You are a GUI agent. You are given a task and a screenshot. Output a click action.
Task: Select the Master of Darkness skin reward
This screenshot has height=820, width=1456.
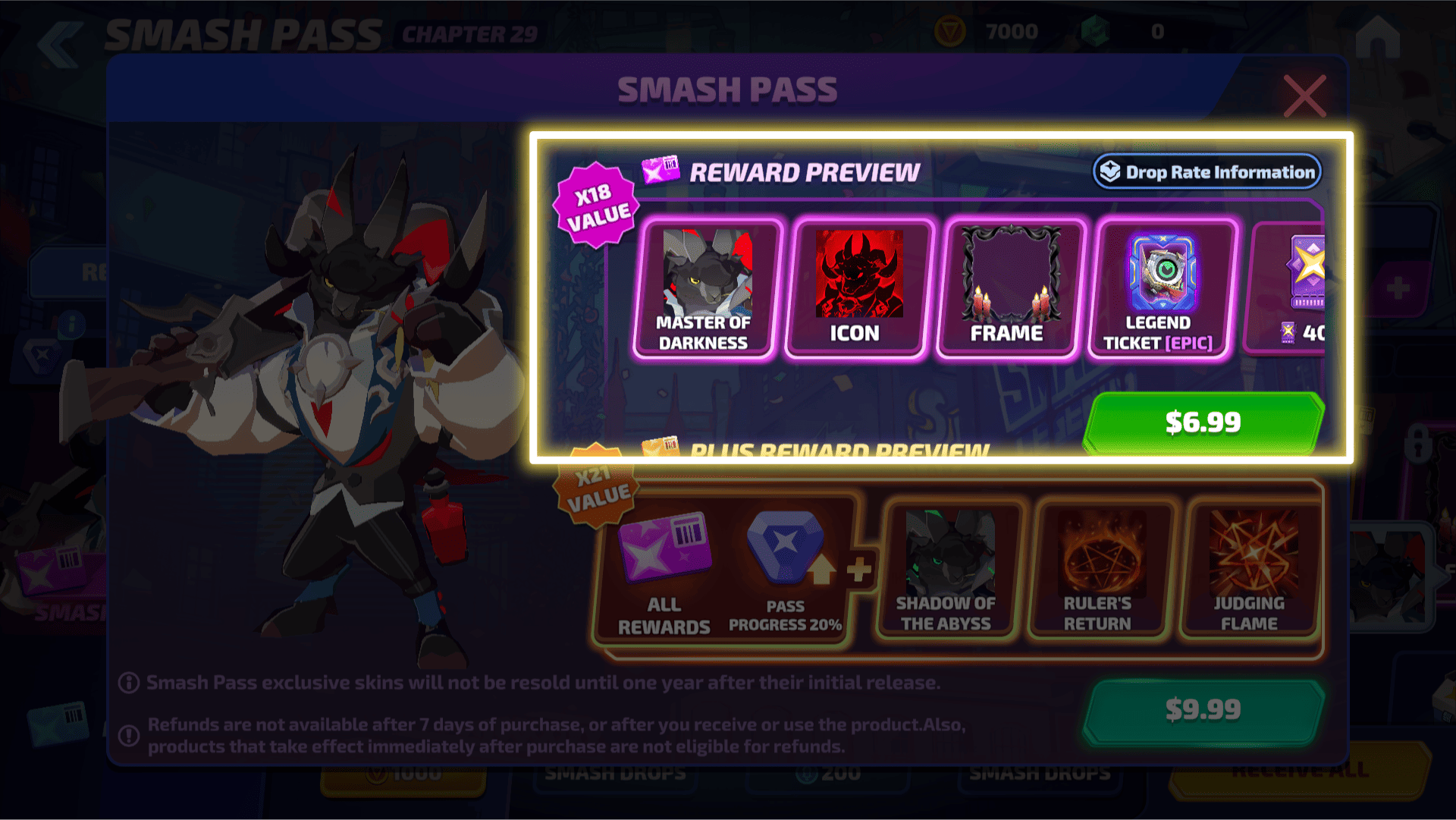(x=705, y=289)
